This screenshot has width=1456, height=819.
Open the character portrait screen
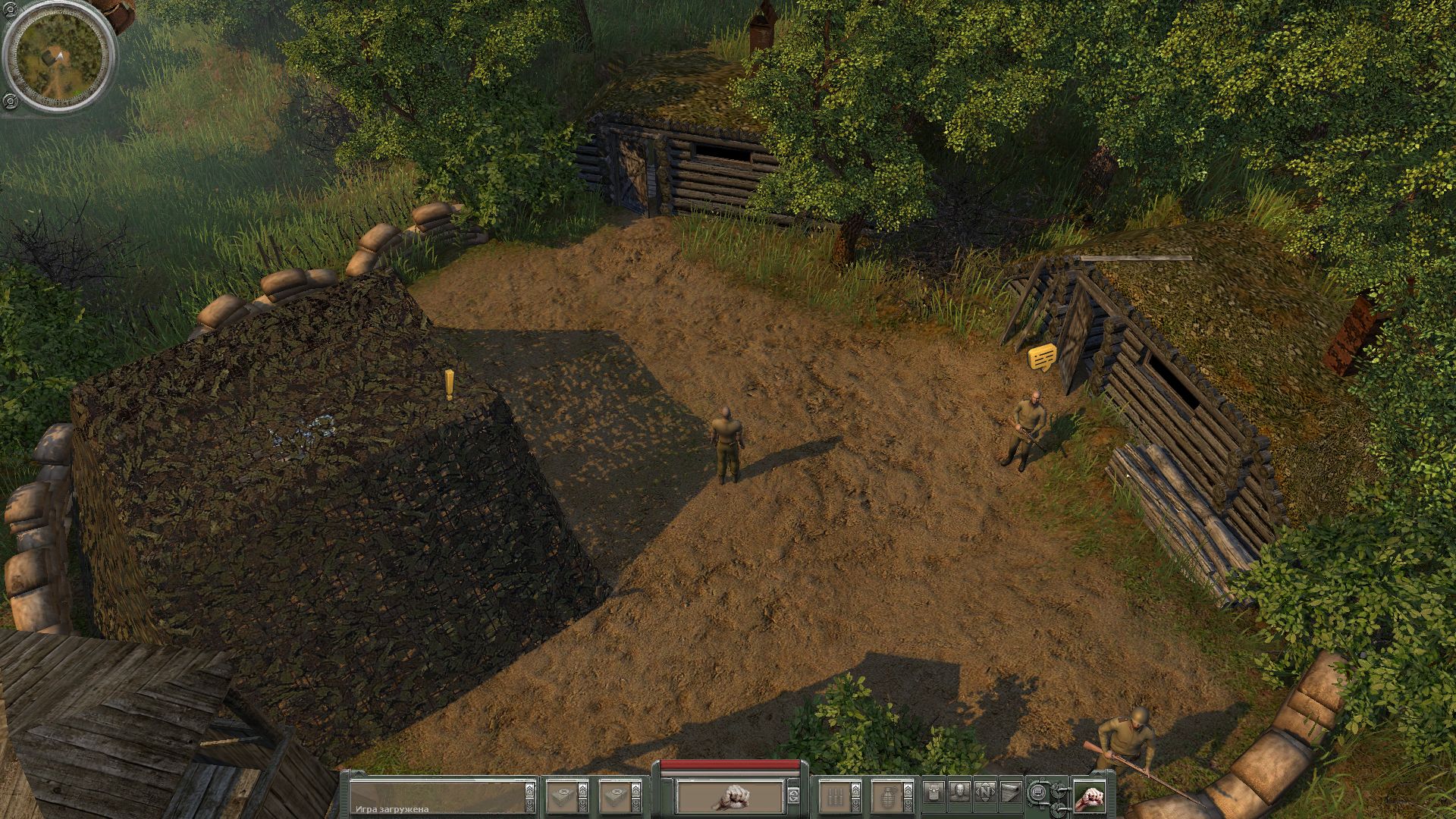[960, 792]
